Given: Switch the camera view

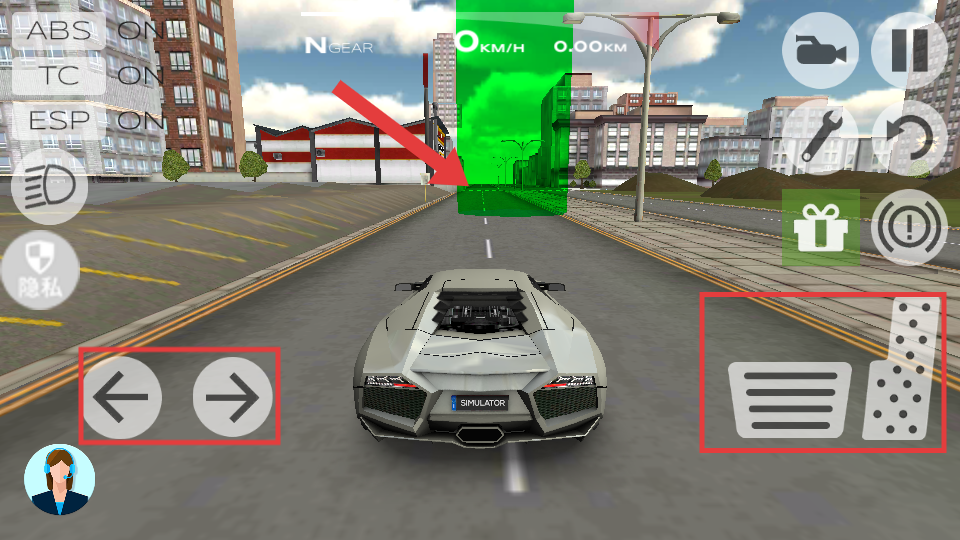Looking at the screenshot, I should click(x=820, y=50).
